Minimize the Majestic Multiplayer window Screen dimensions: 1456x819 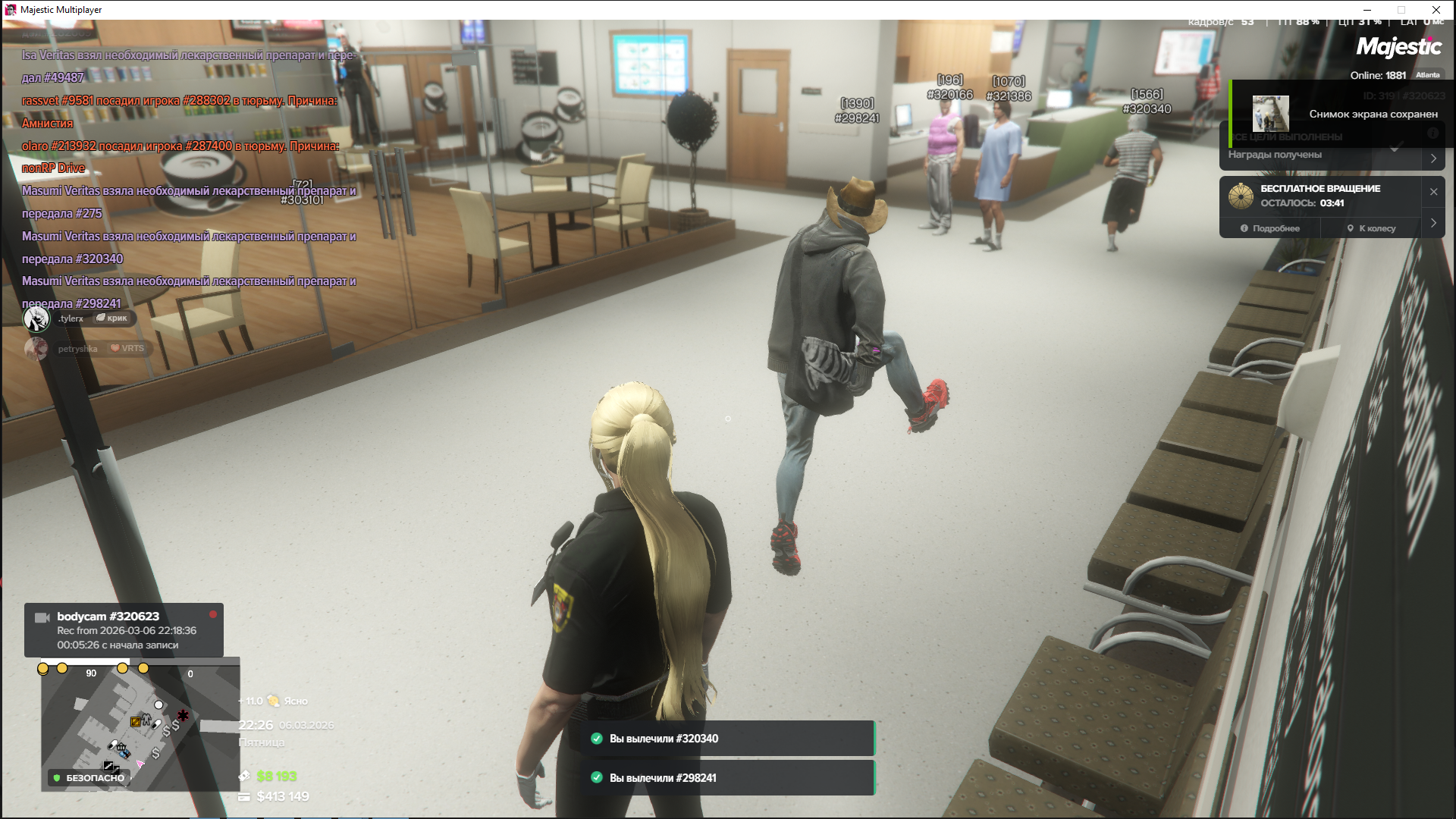(x=1367, y=10)
